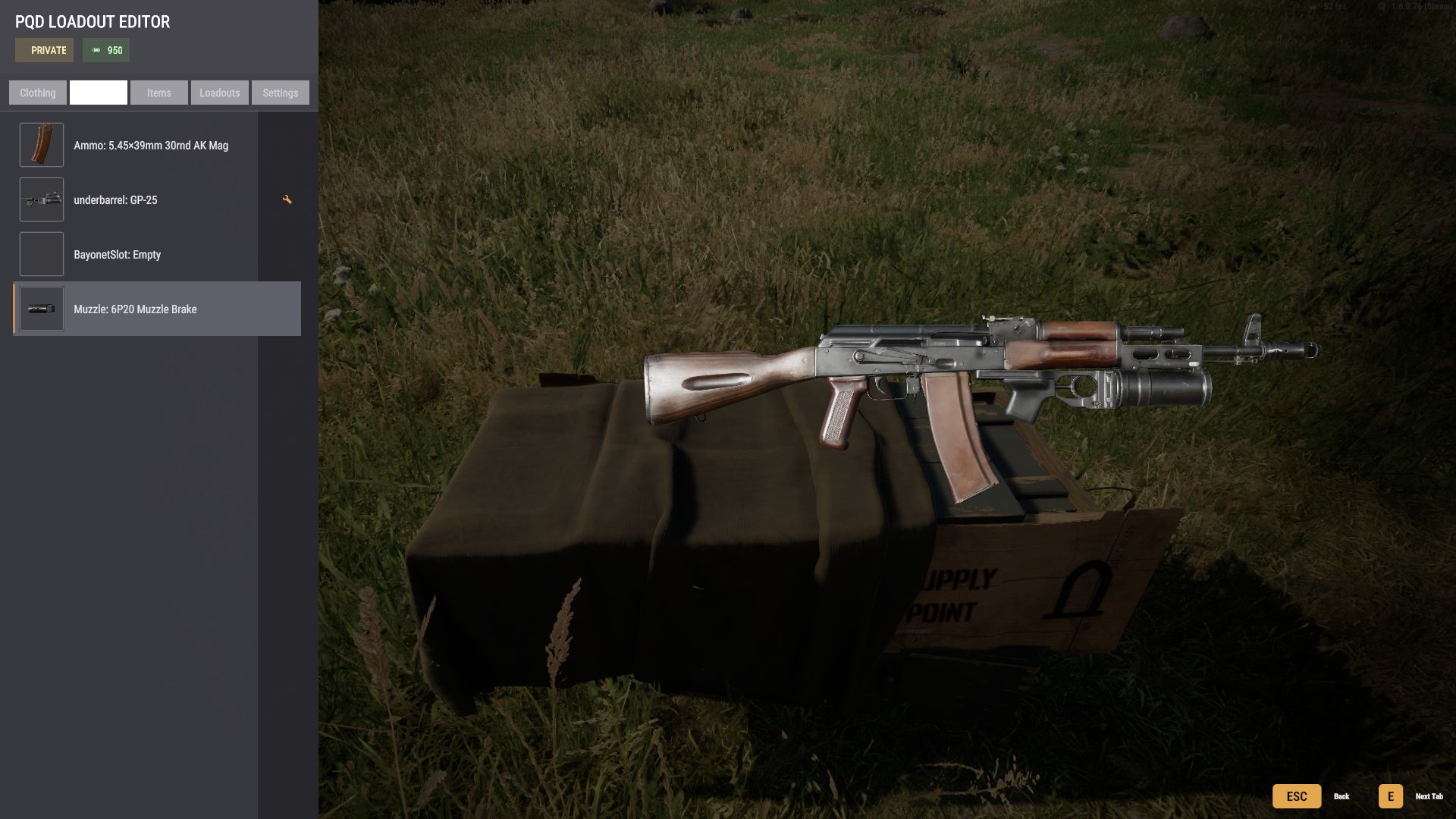Switch to the Clothing tab
Screen dimensions: 1456x819
tap(38, 93)
